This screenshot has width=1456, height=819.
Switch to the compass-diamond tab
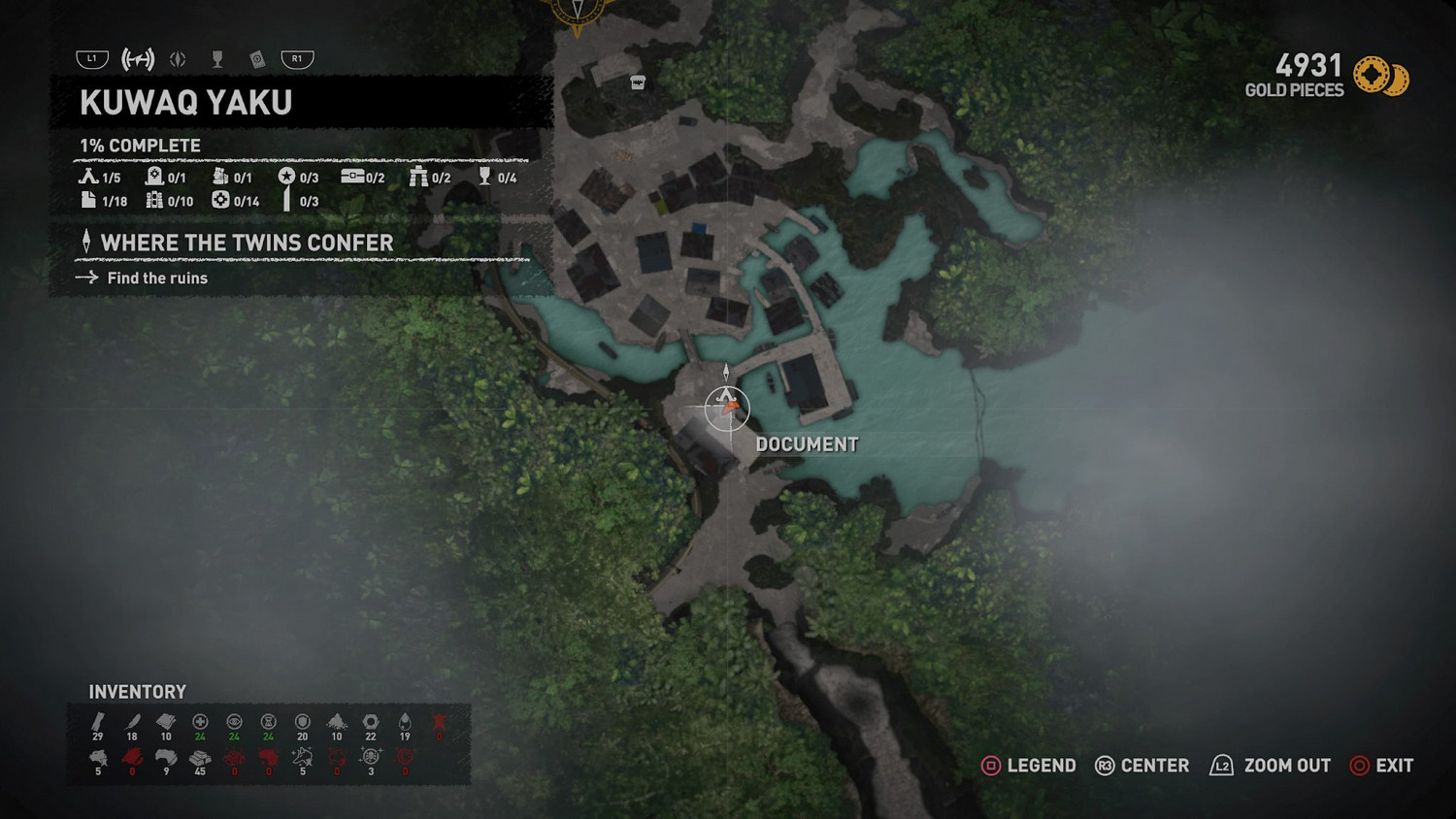[x=178, y=59]
